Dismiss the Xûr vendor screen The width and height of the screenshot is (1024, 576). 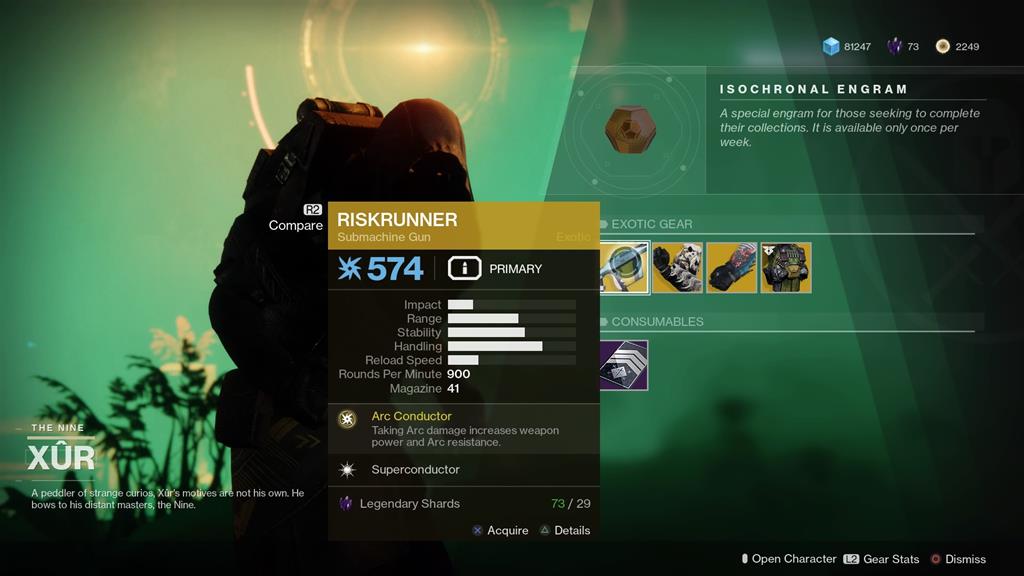(x=958, y=559)
